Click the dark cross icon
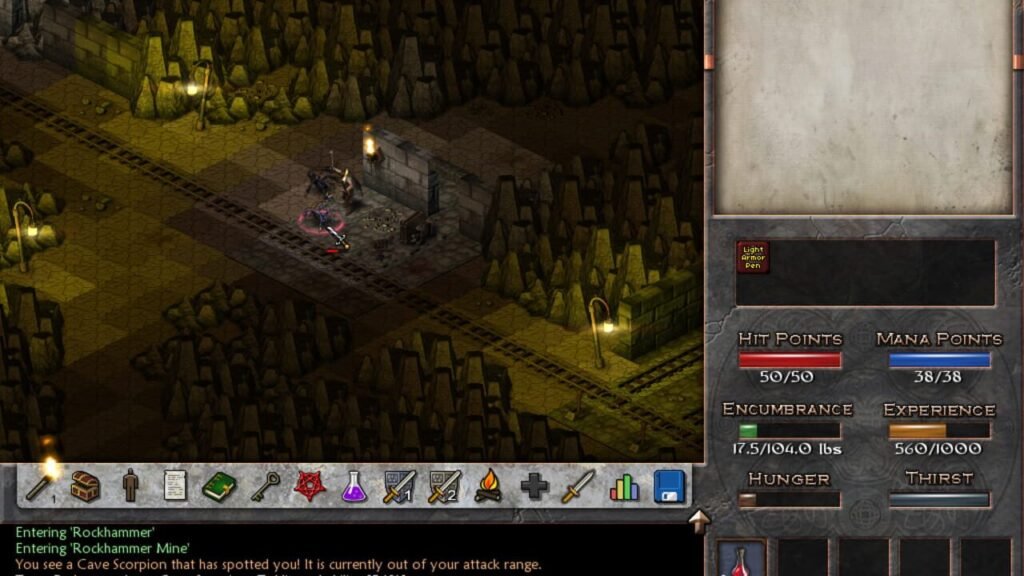The image size is (1024, 576). pyautogui.click(x=534, y=487)
